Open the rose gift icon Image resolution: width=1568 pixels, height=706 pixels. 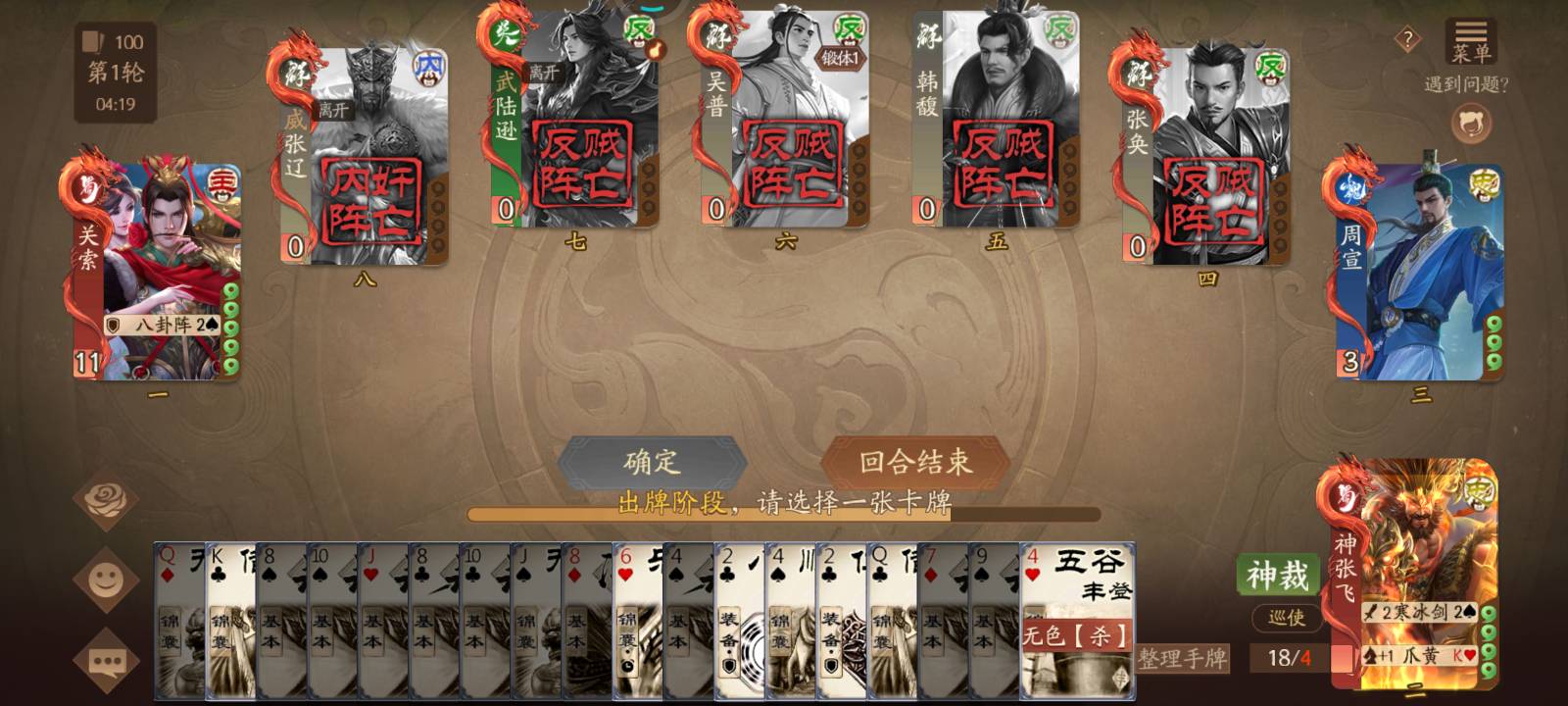pyautogui.click(x=106, y=501)
